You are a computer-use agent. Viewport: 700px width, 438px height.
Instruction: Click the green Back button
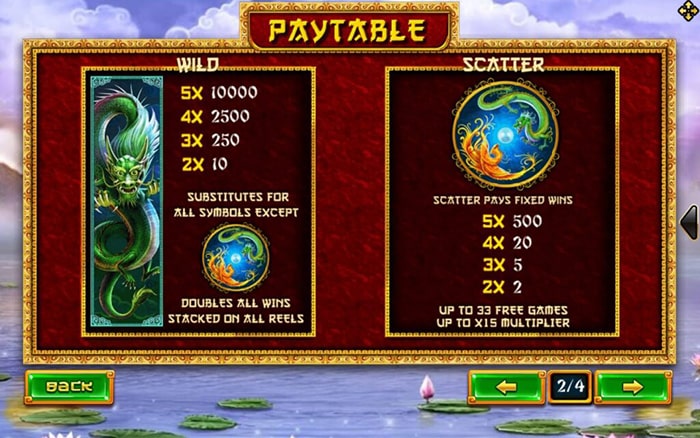click(69, 386)
